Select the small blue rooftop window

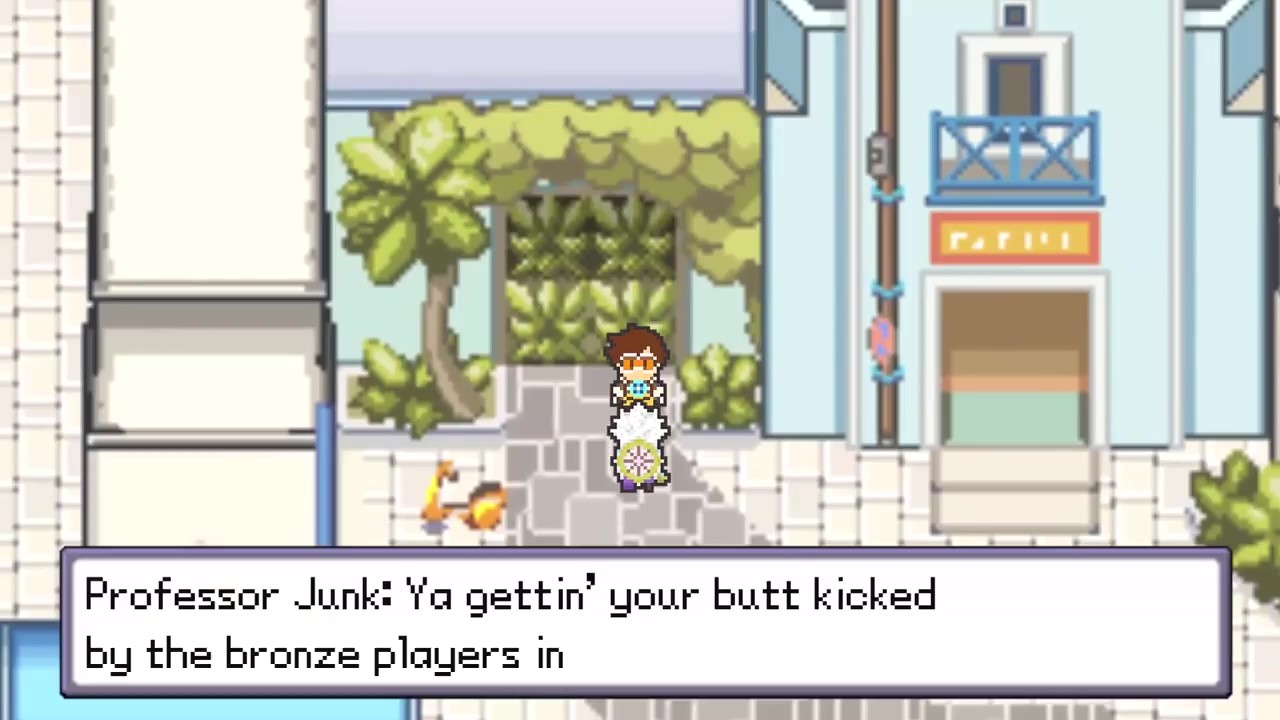coord(1013,15)
